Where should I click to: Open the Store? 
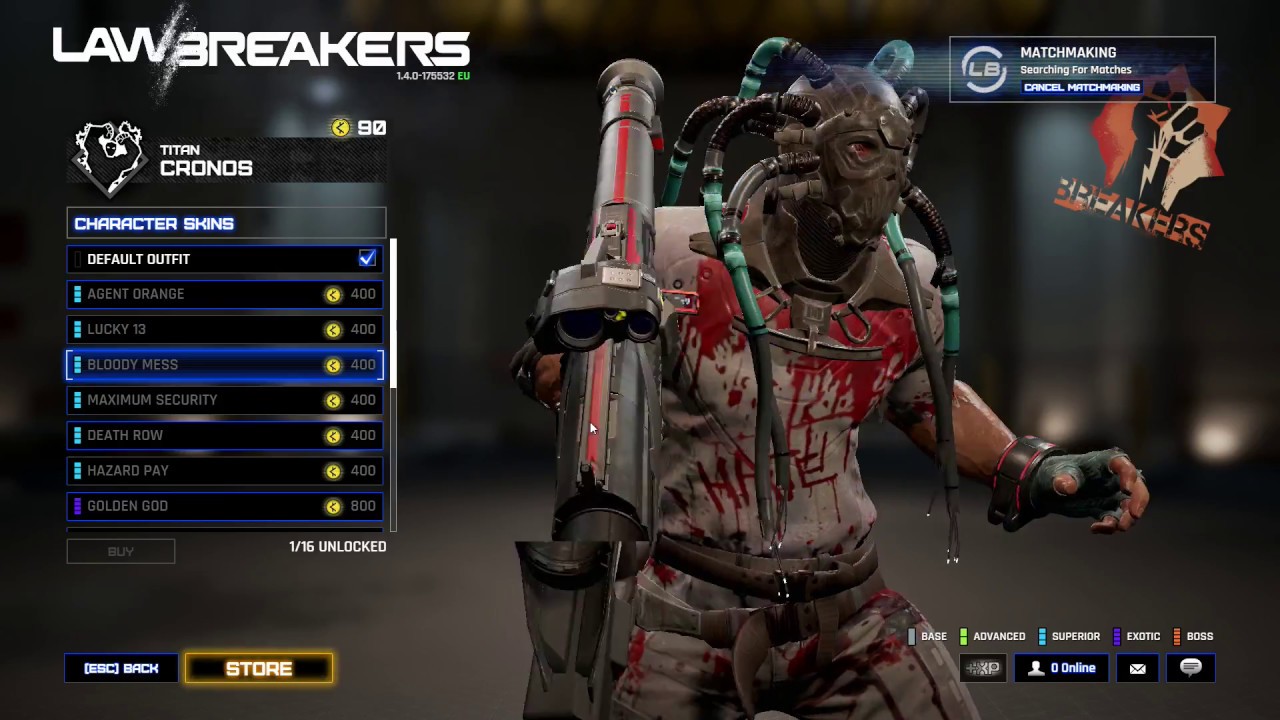coord(259,669)
